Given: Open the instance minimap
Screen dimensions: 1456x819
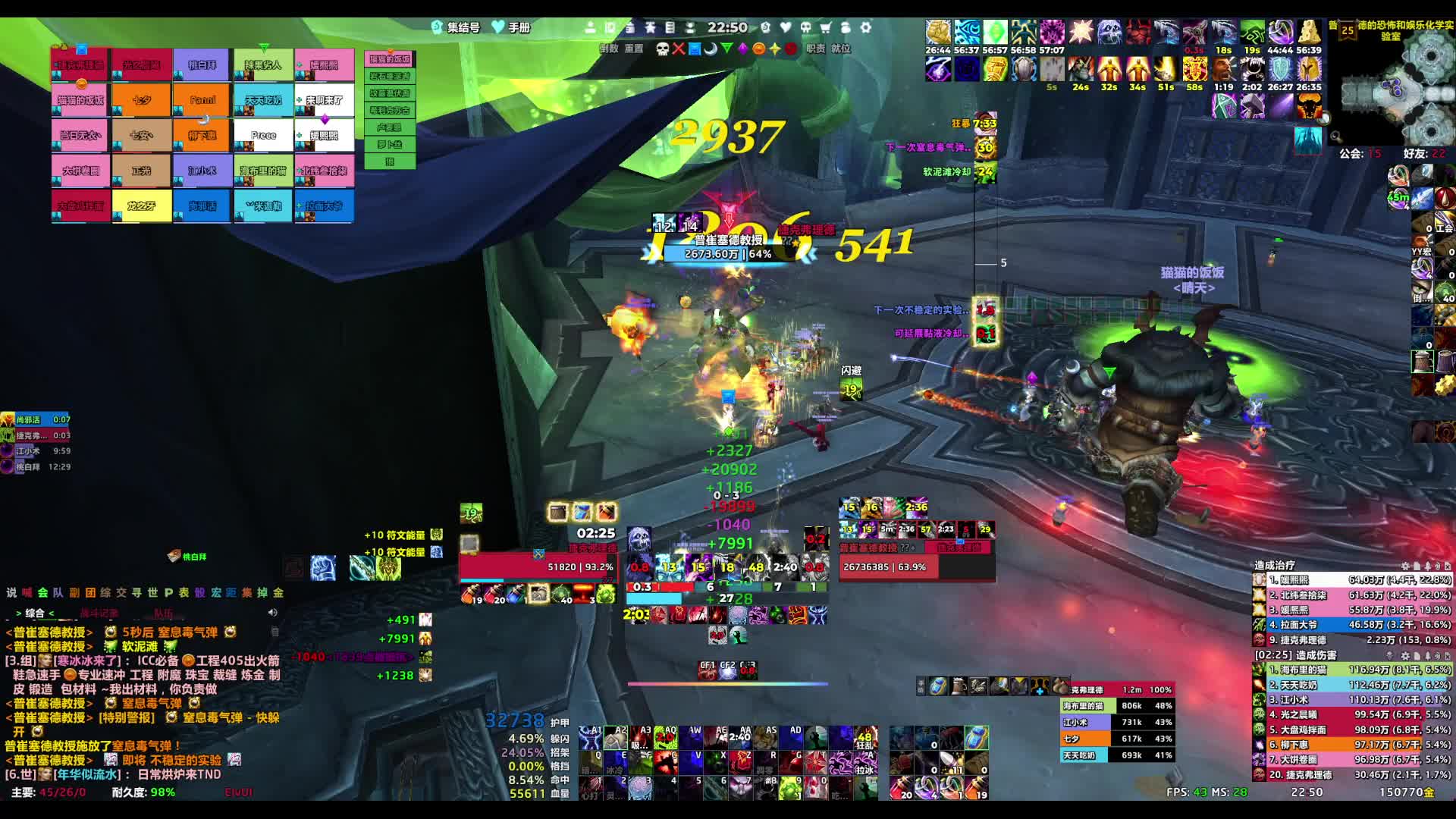Looking at the screenshot, I should click(x=1395, y=87).
